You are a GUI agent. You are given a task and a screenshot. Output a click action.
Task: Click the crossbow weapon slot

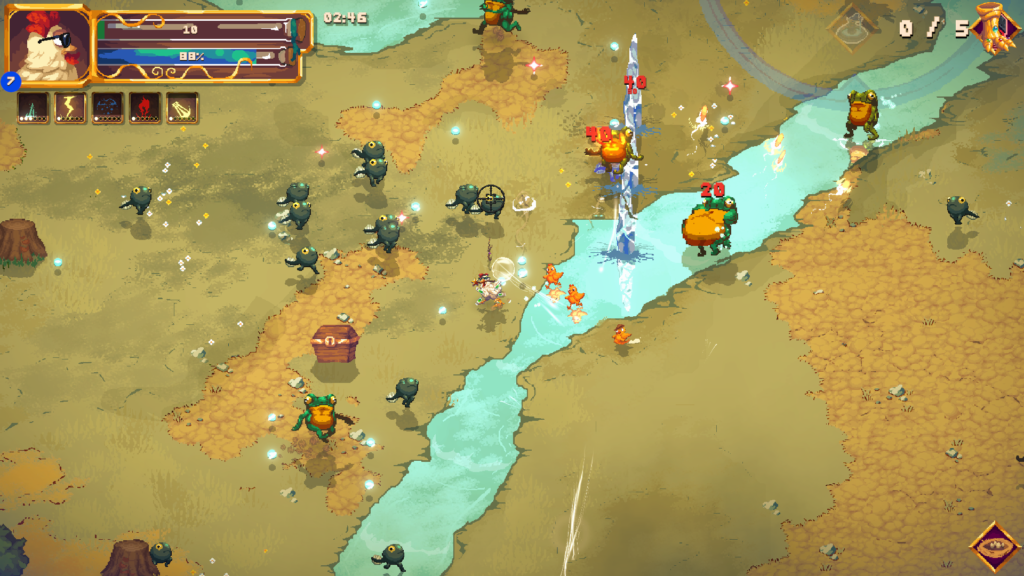click(x=182, y=108)
